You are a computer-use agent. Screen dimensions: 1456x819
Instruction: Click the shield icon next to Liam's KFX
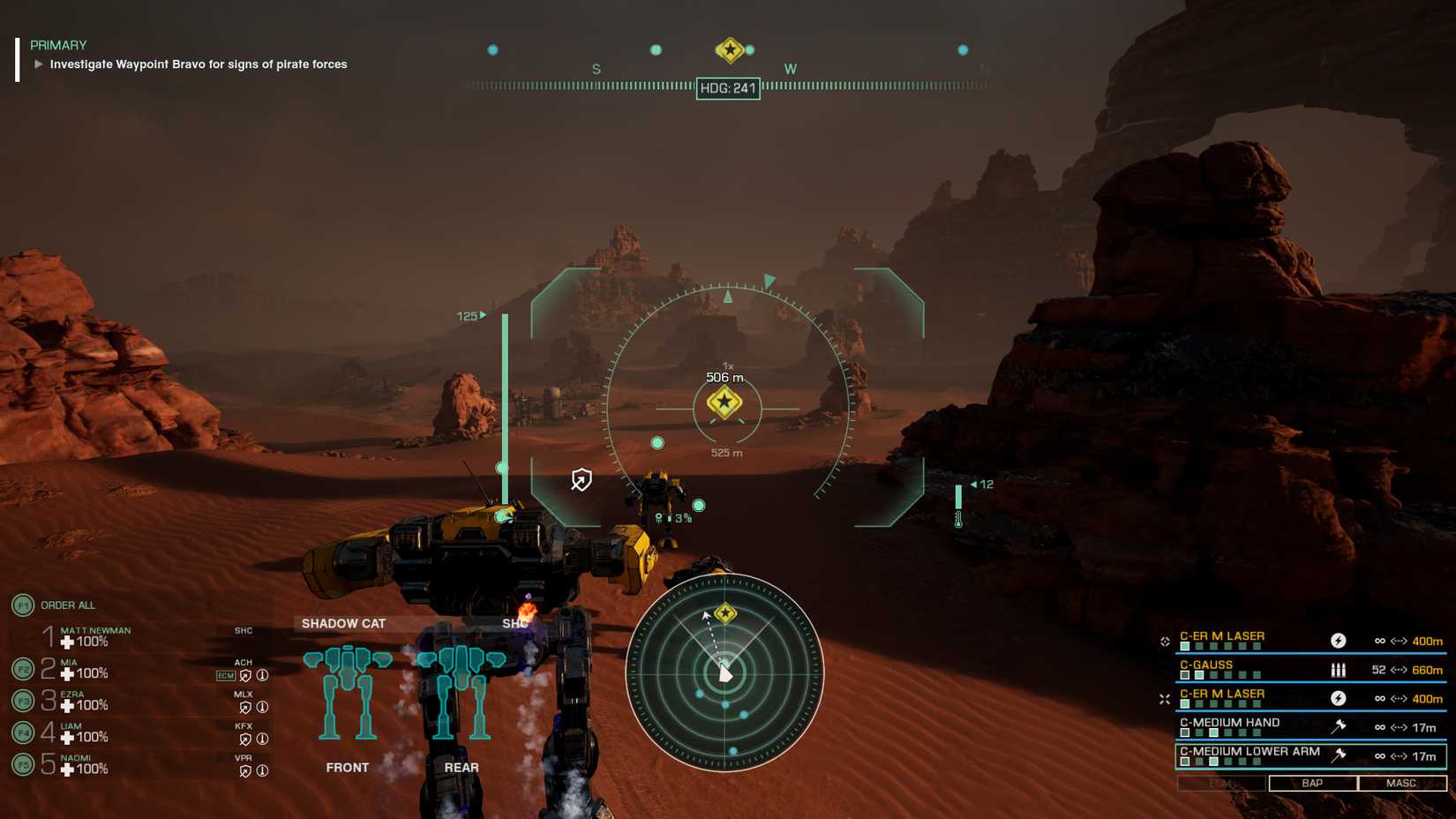[x=244, y=739]
